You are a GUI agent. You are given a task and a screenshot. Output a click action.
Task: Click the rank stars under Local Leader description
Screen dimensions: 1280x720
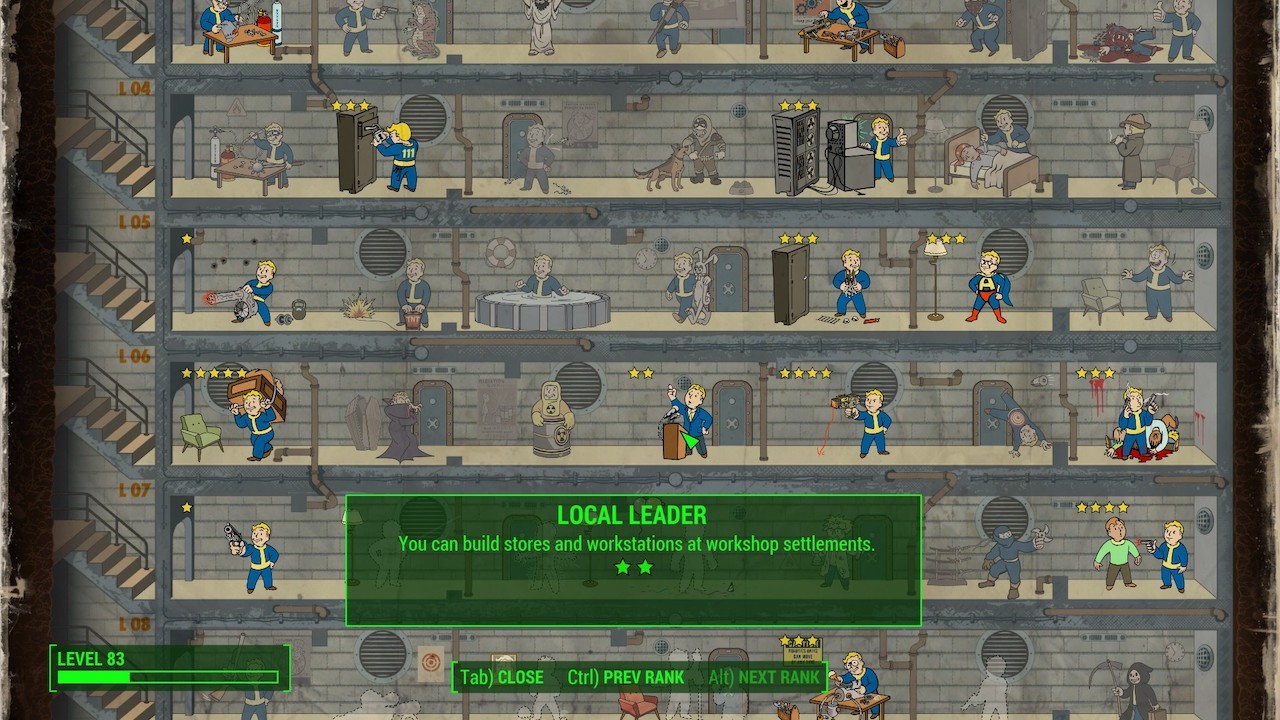pyautogui.click(x=635, y=567)
